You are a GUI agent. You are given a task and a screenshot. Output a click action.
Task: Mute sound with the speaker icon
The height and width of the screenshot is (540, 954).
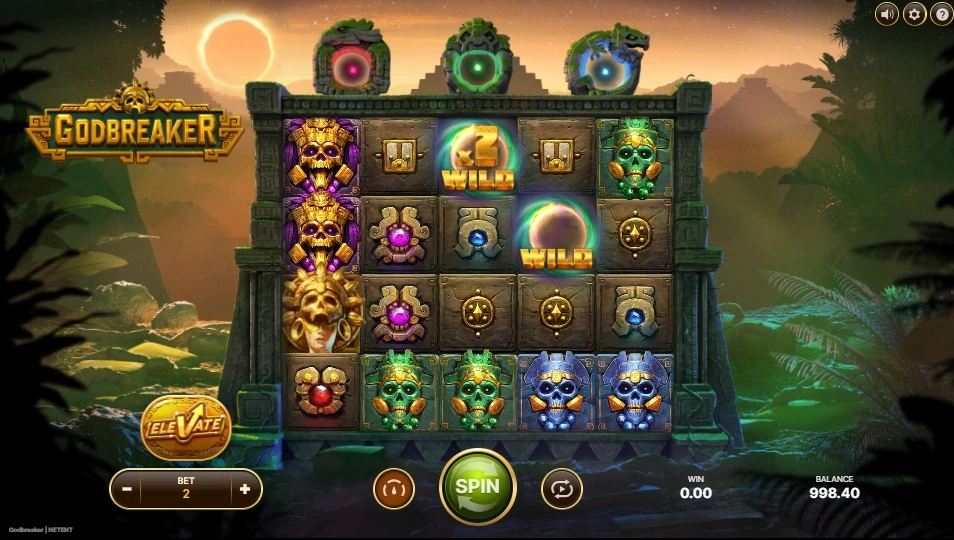[887, 14]
